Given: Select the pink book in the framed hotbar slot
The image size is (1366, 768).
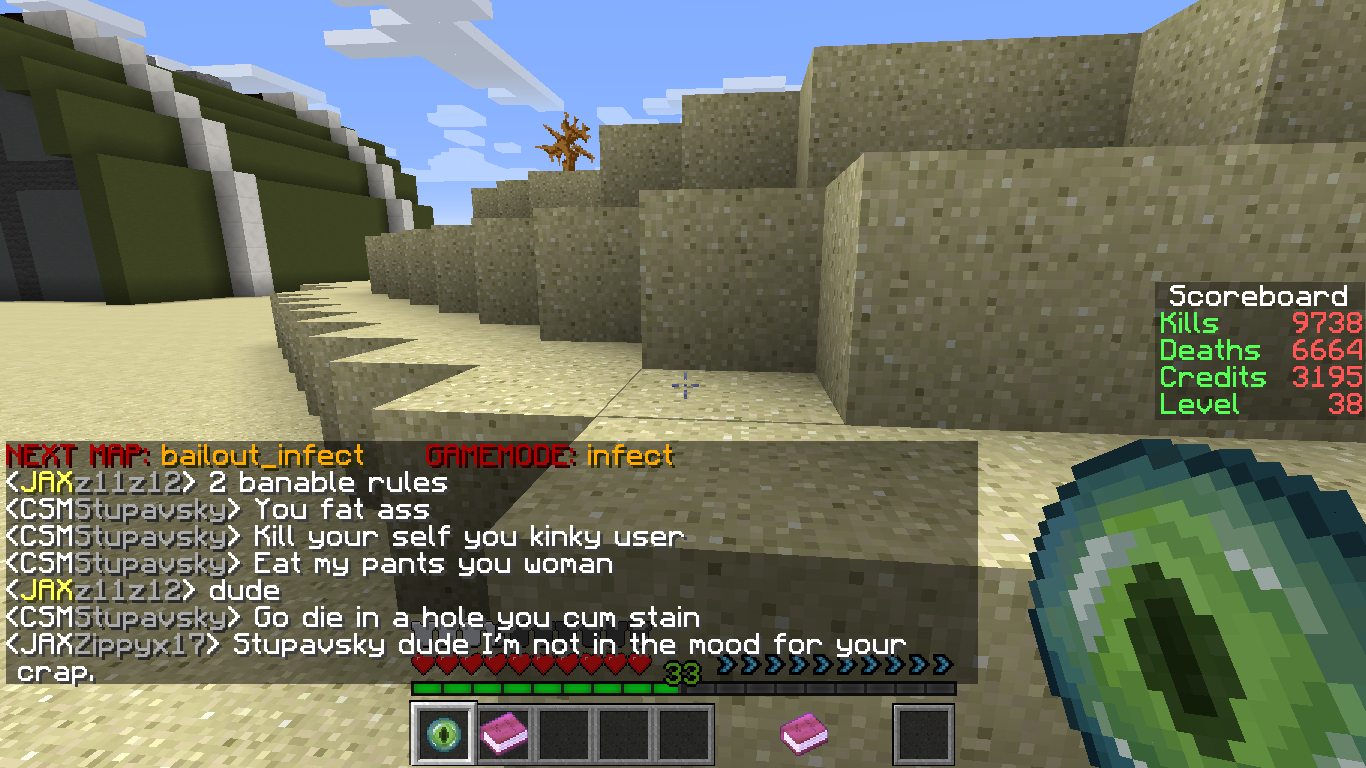Looking at the screenshot, I should [504, 735].
